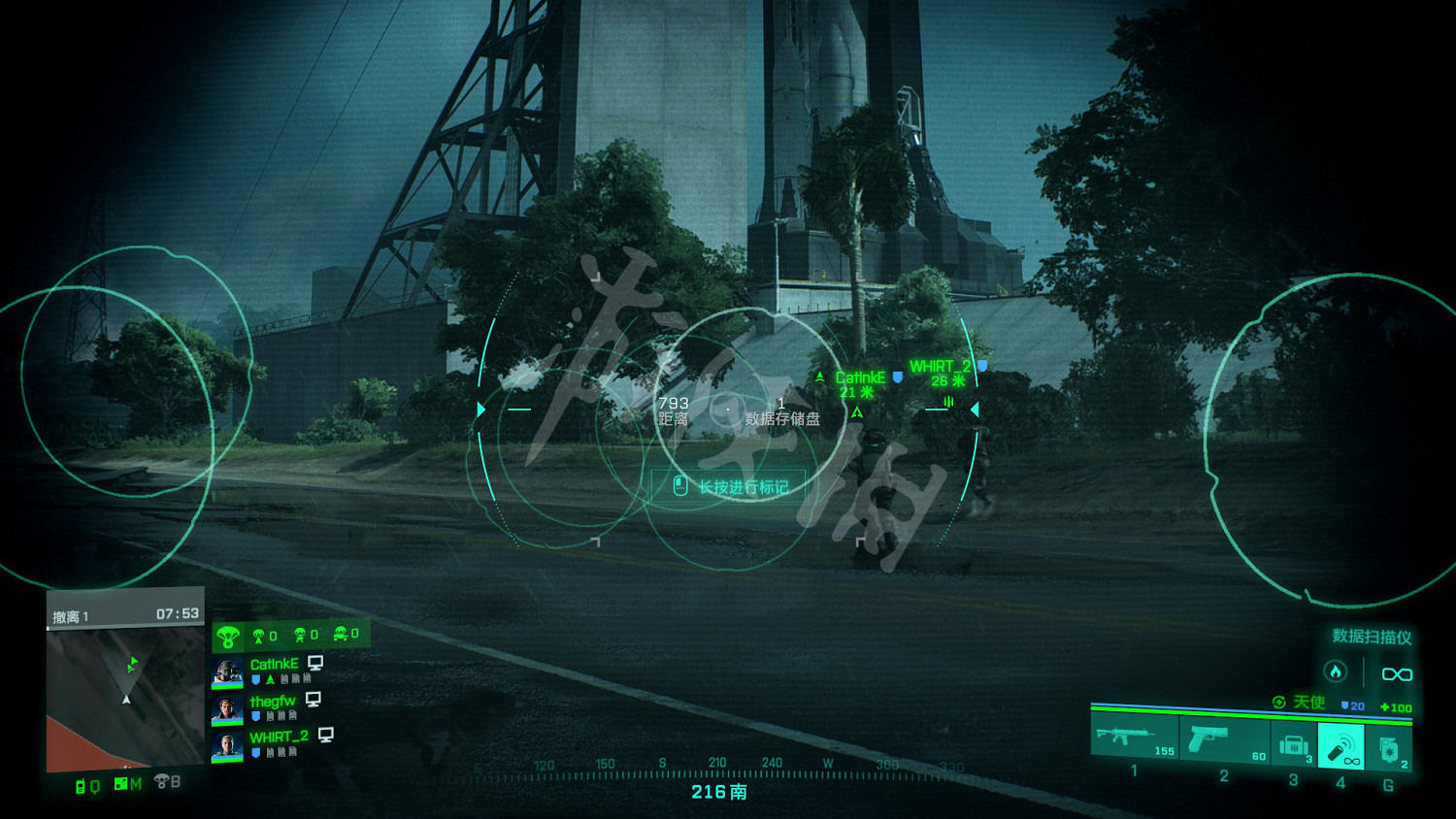This screenshot has width=1456, height=819.
Task: Click the green map icon below the minimap
Action: tap(121, 783)
